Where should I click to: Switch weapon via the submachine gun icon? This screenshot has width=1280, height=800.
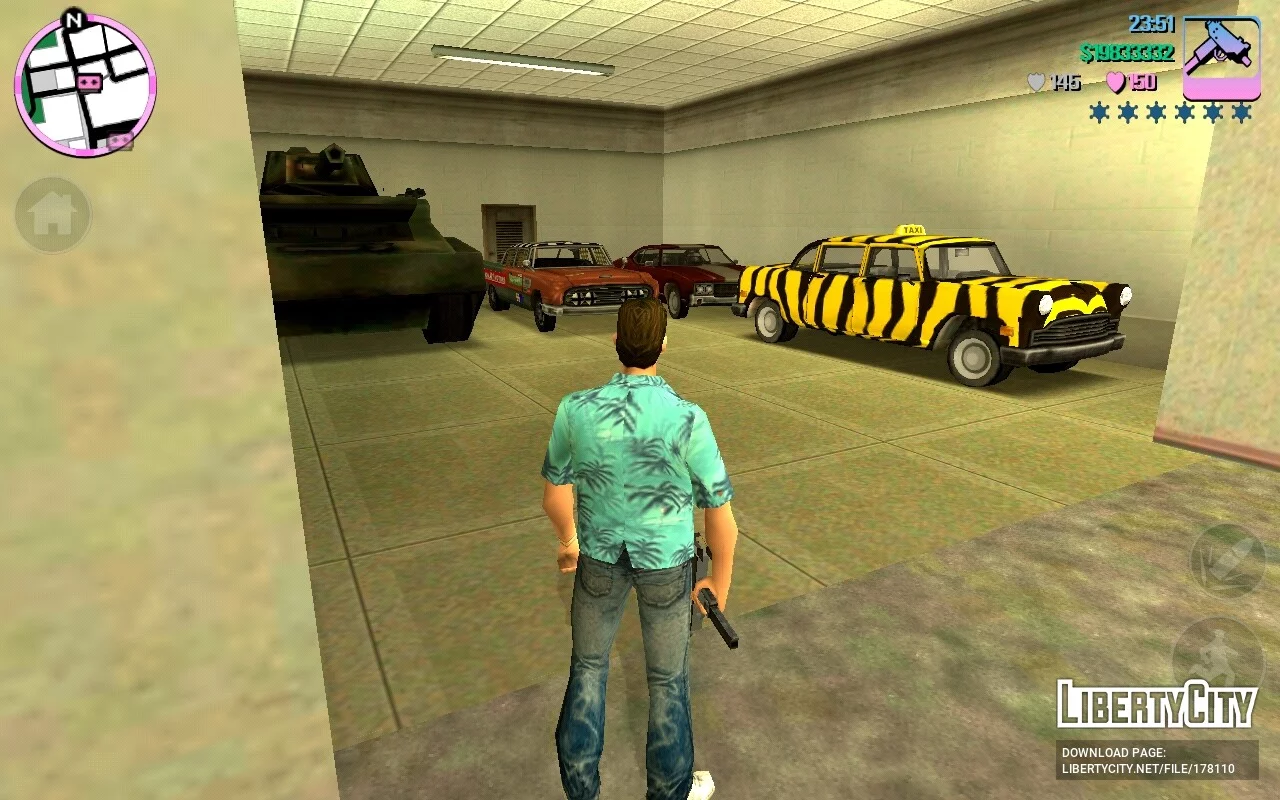click(x=1221, y=58)
